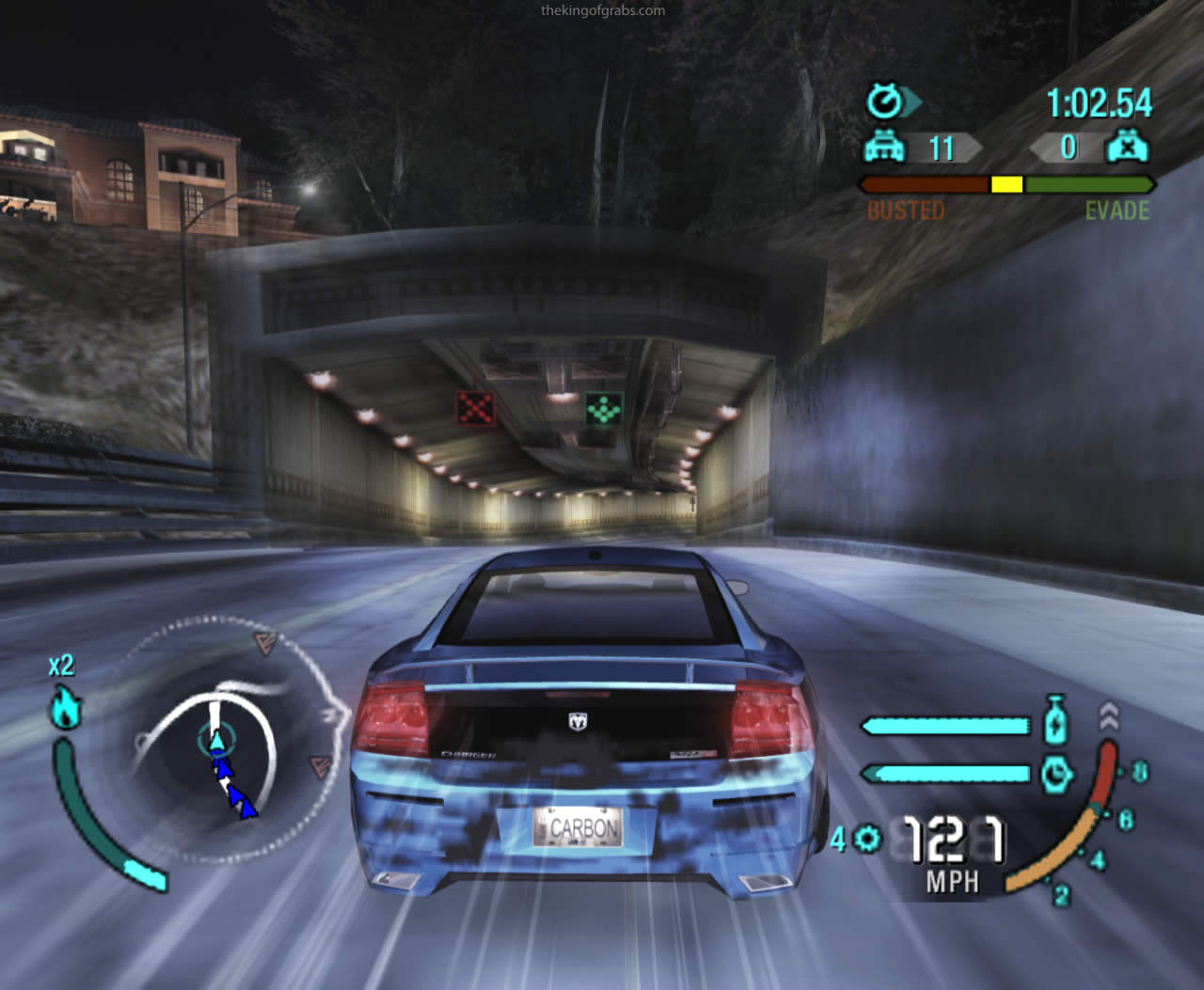The width and height of the screenshot is (1204, 990).
Task: Click the disabled police cars X icon
Action: tap(1126, 148)
